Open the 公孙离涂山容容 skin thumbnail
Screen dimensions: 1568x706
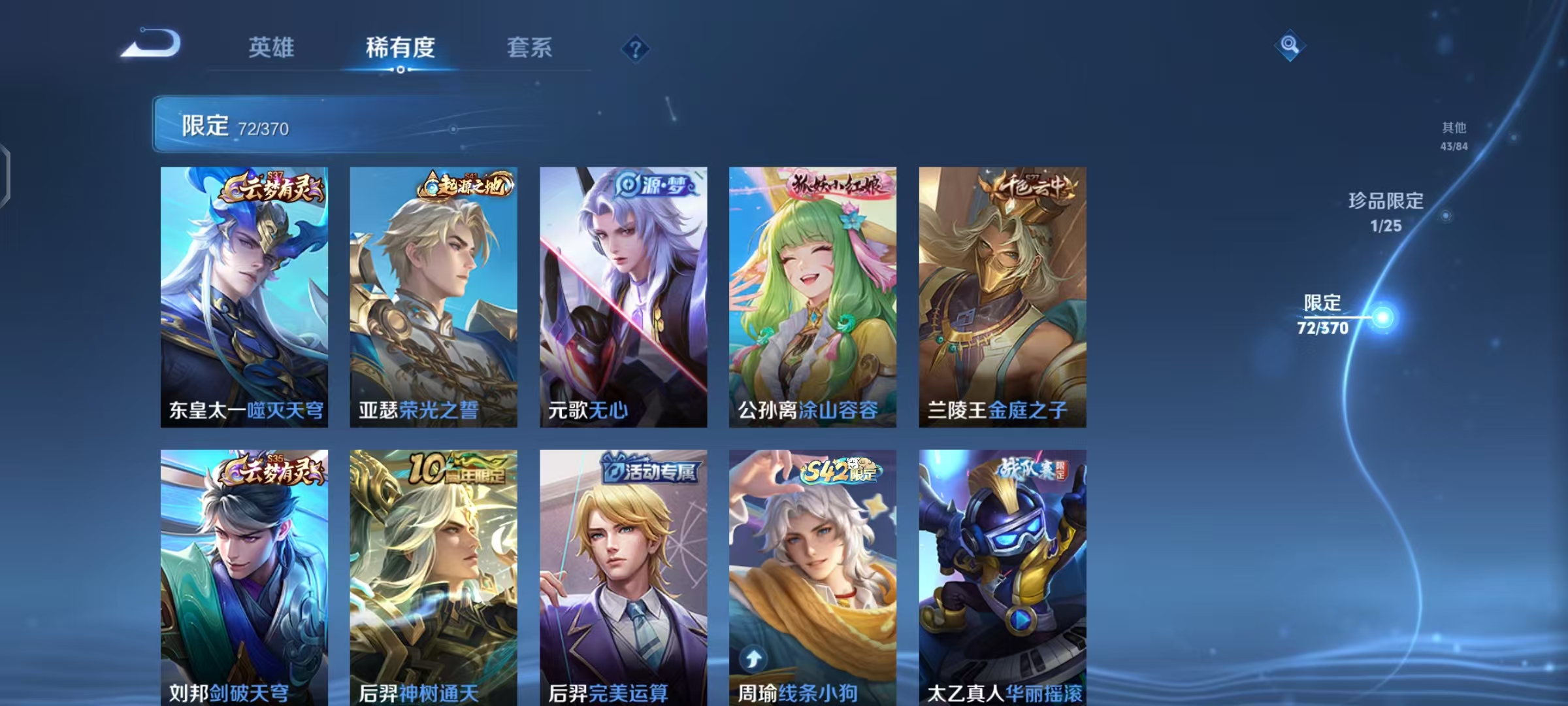811,297
